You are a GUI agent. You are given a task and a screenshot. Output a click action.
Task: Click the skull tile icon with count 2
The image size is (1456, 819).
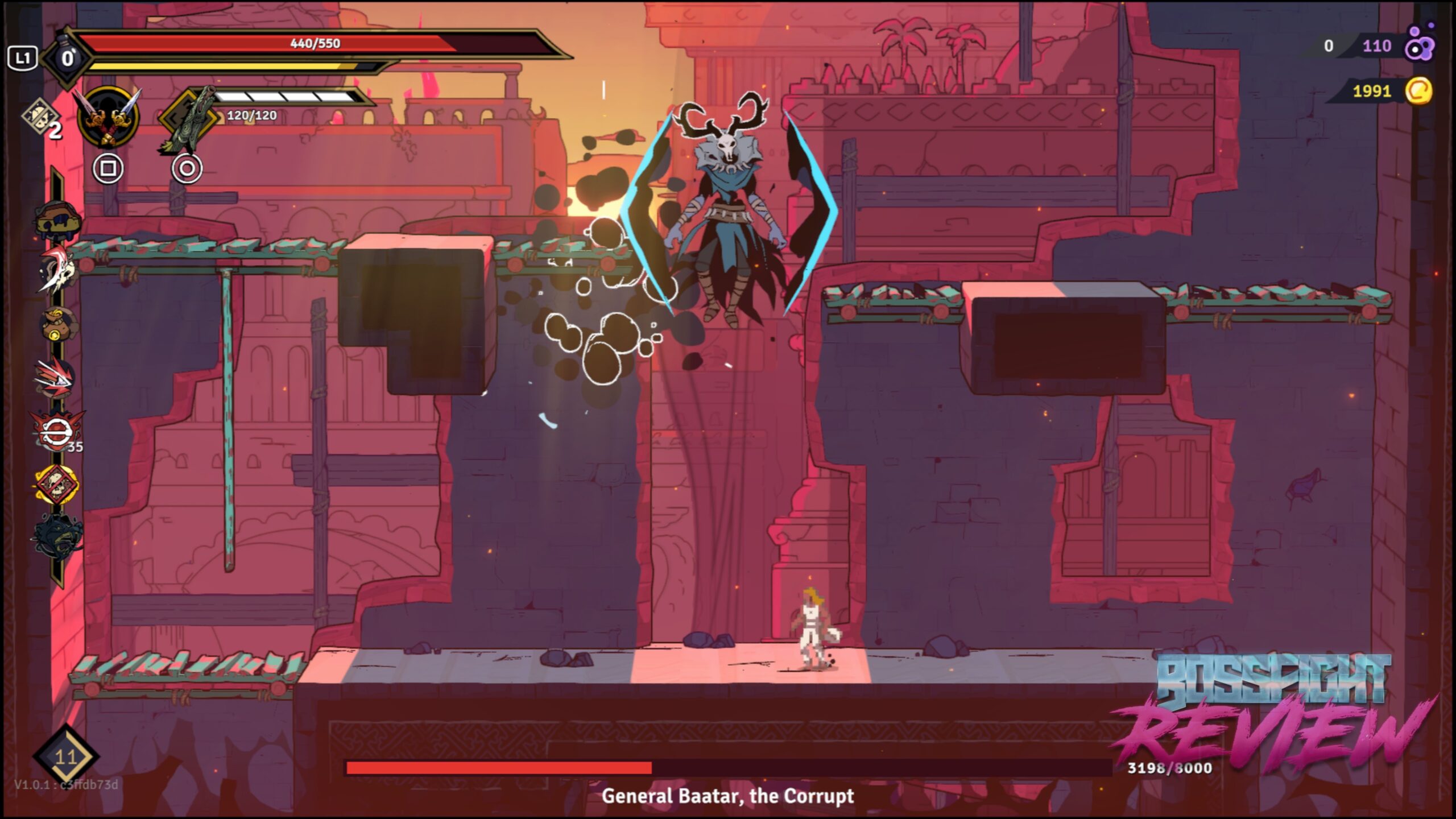pyautogui.click(x=41, y=118)
